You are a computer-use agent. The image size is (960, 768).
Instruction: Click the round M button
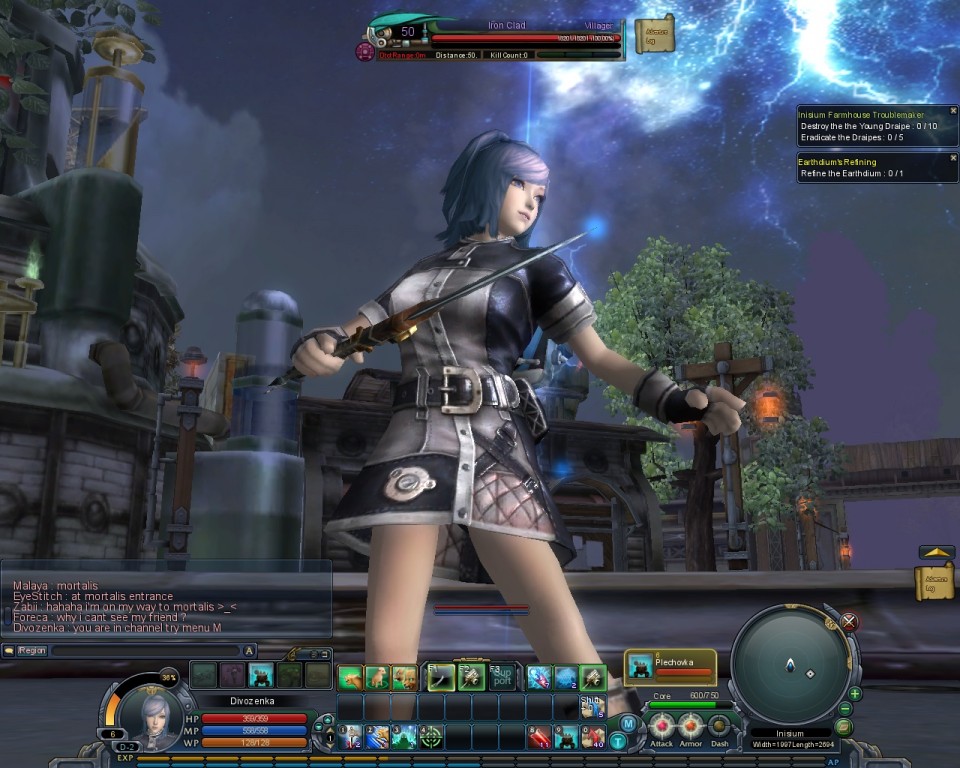coord(628,723)
